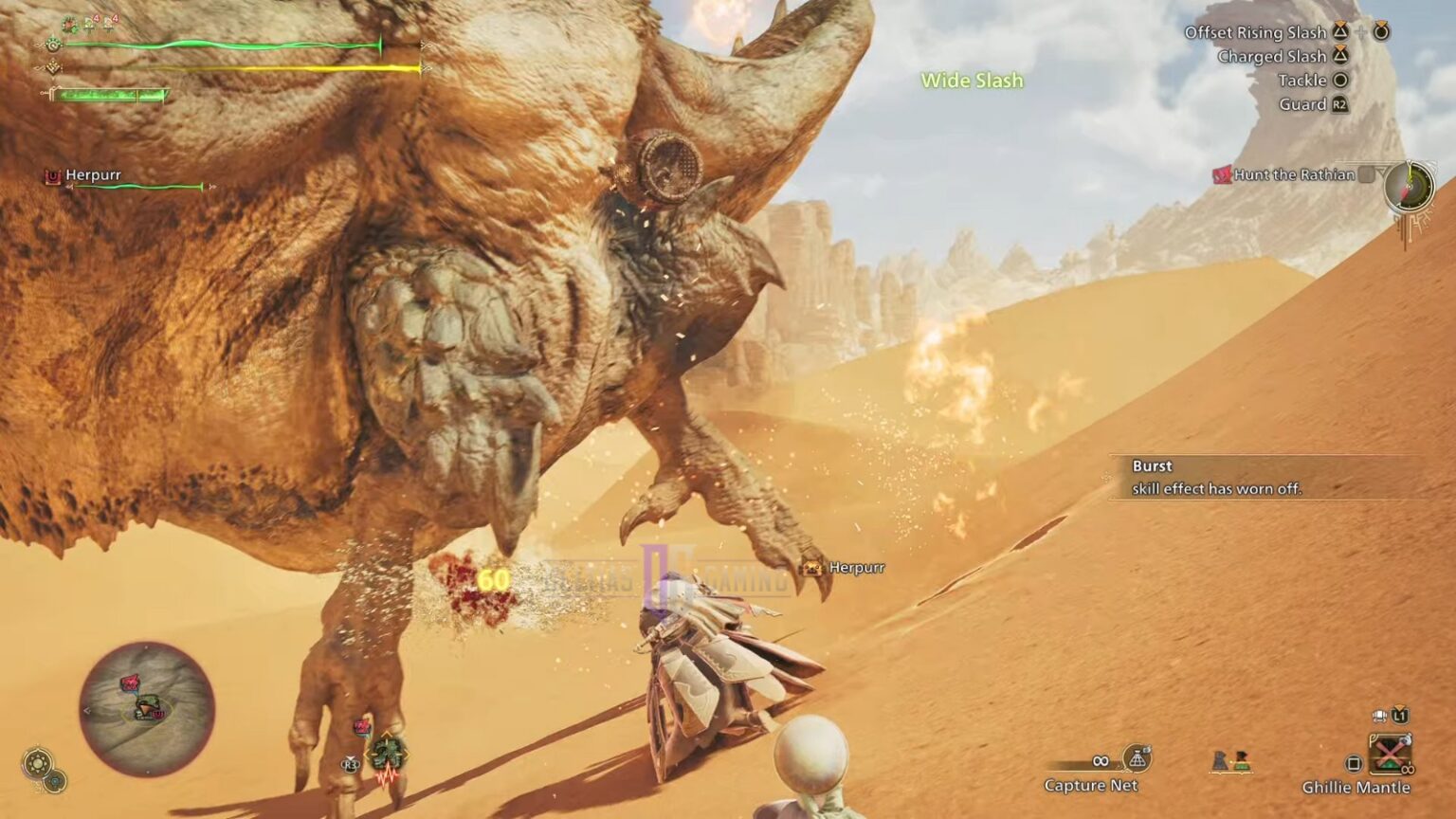The image size is (1456, 819).
Task: Expand the weapon sharpness gauge
Action: (109, 93)
